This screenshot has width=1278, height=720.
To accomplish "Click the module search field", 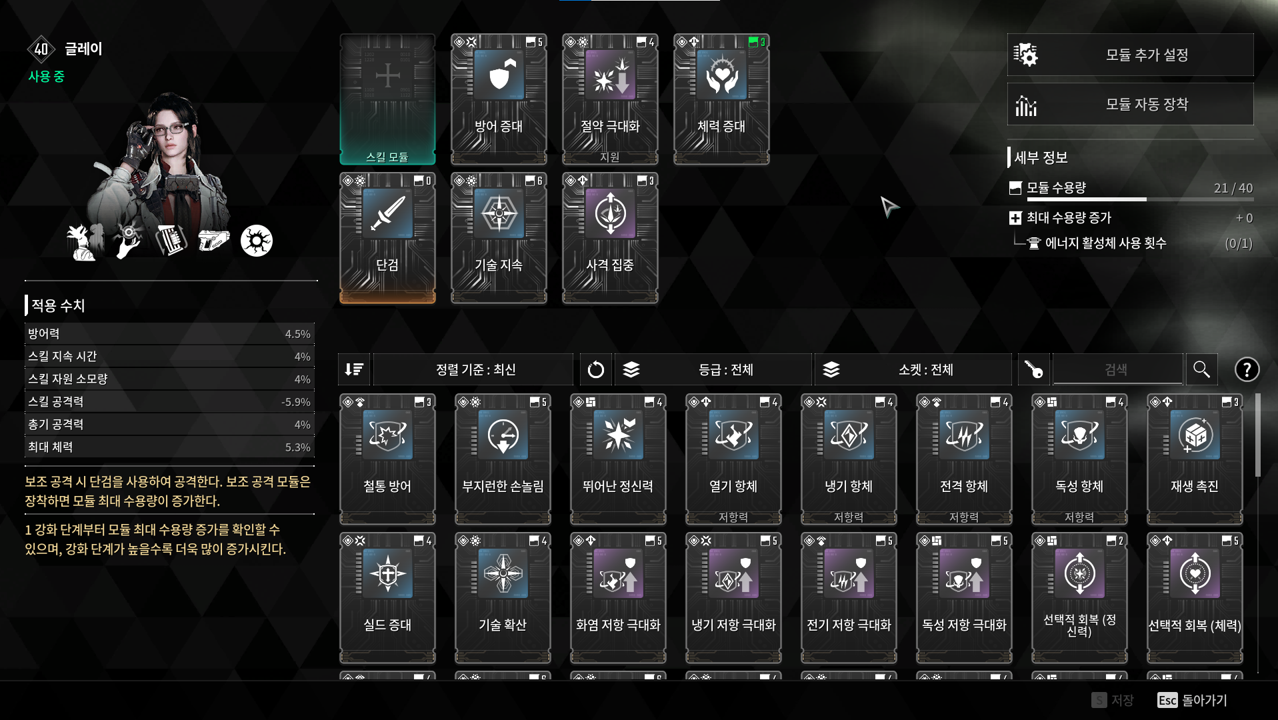I will tap(1116, 370).
